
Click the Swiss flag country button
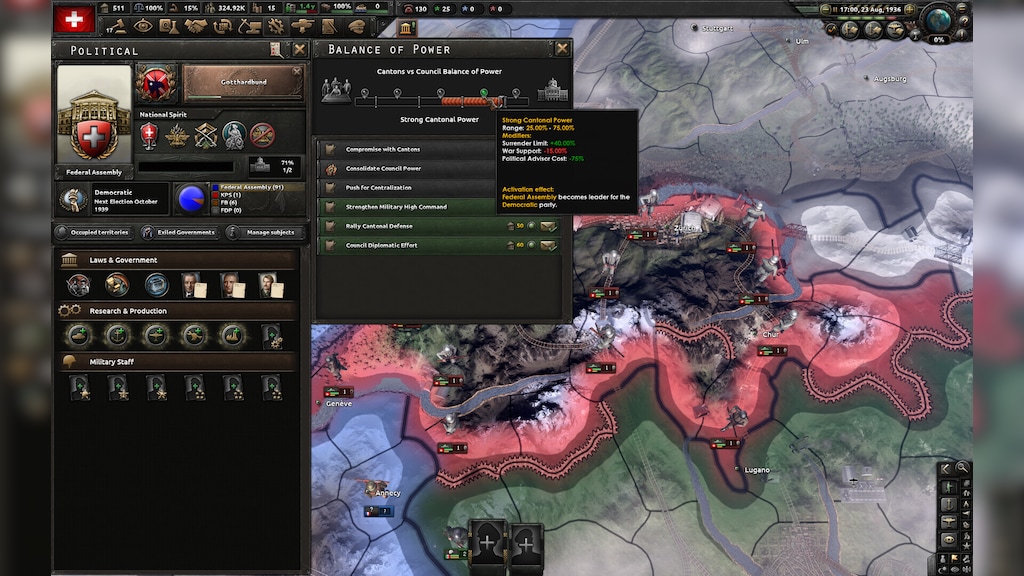tap(73, 20)
